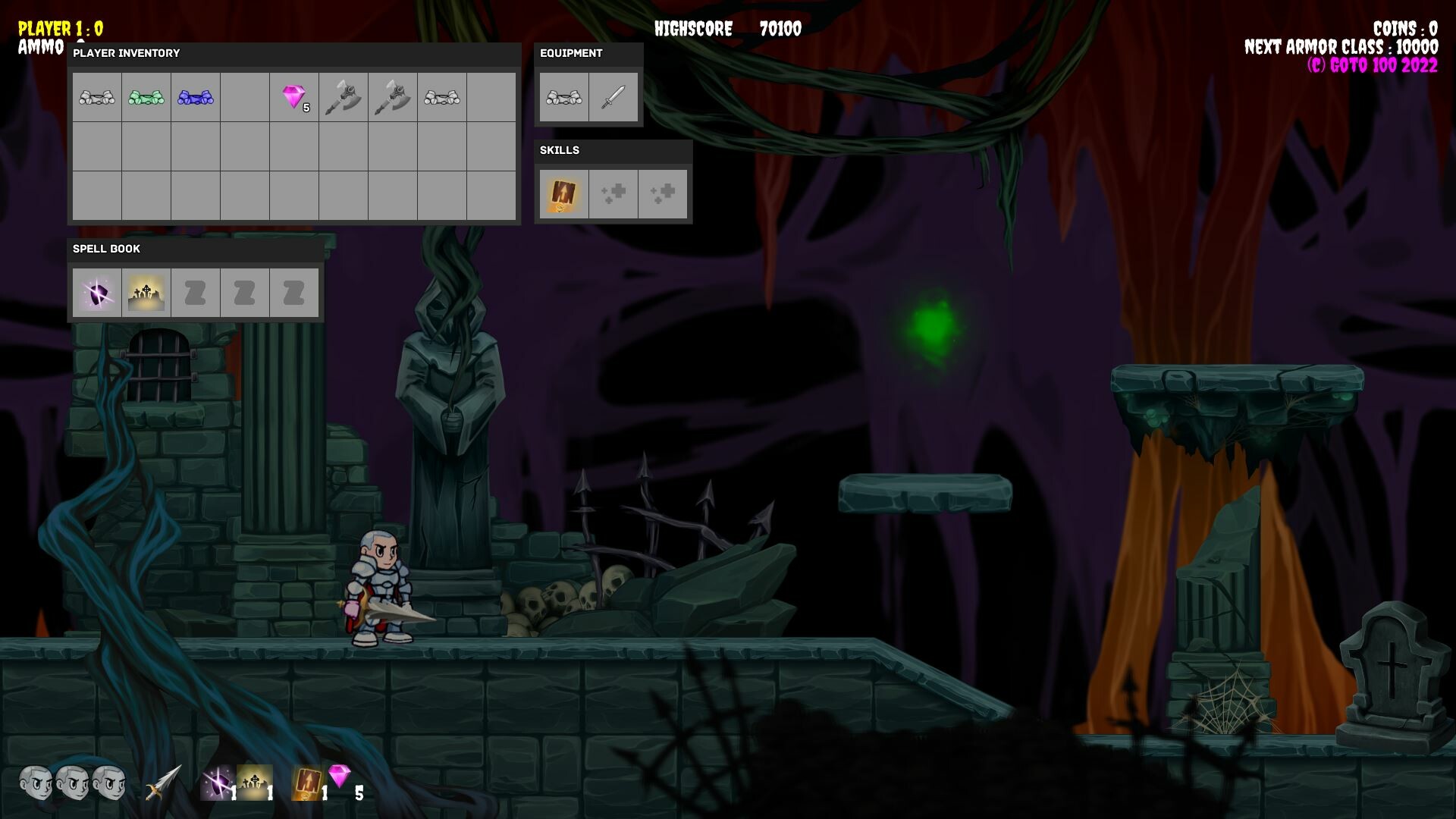Select the graveyard summon spell in the Spell Book
The image size is (1456, 819).
pyautogui.click(x=146, y=293)
